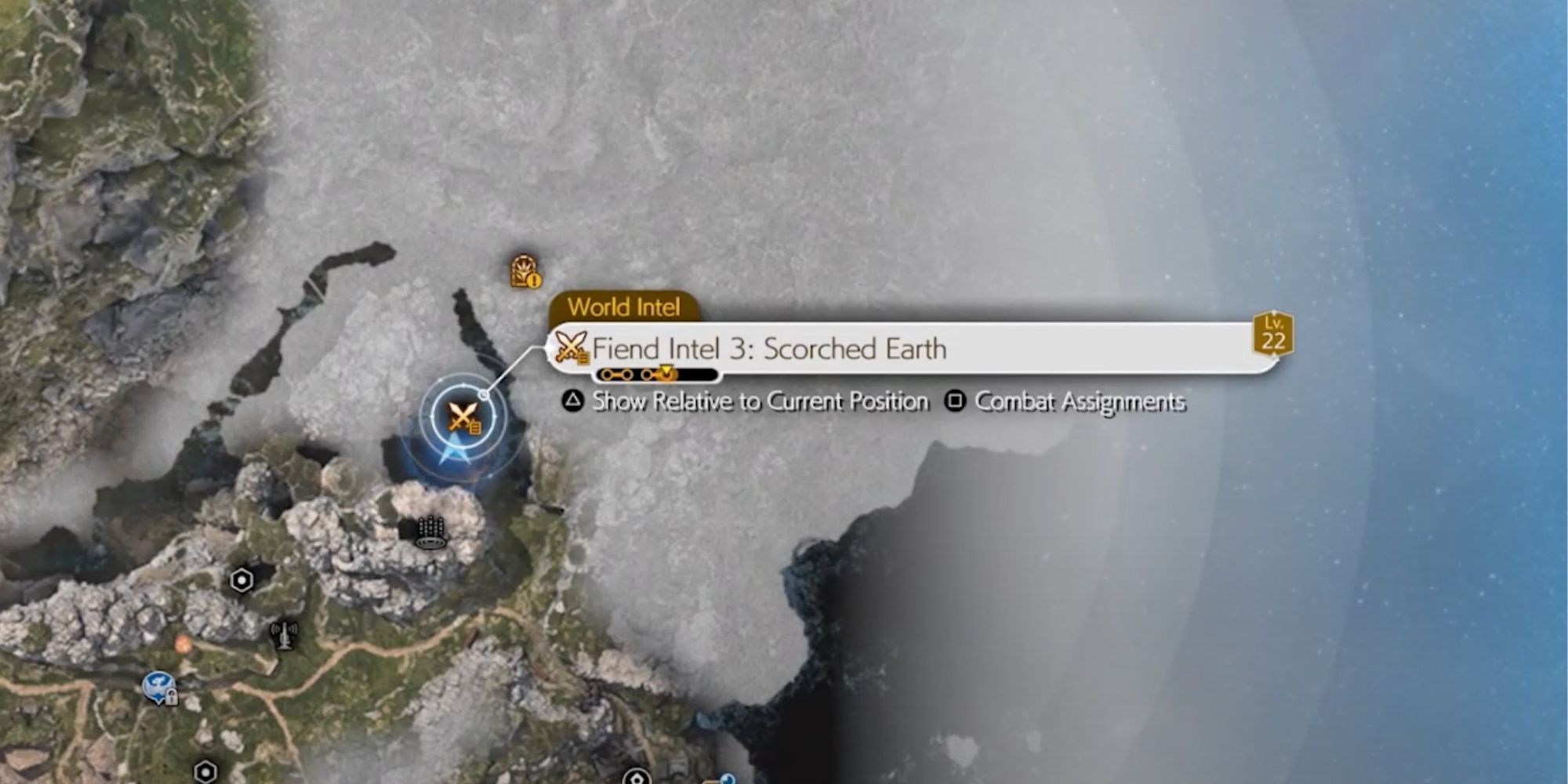
Task: Open the second node of the quest chain links
Action: tap(626, 376)
